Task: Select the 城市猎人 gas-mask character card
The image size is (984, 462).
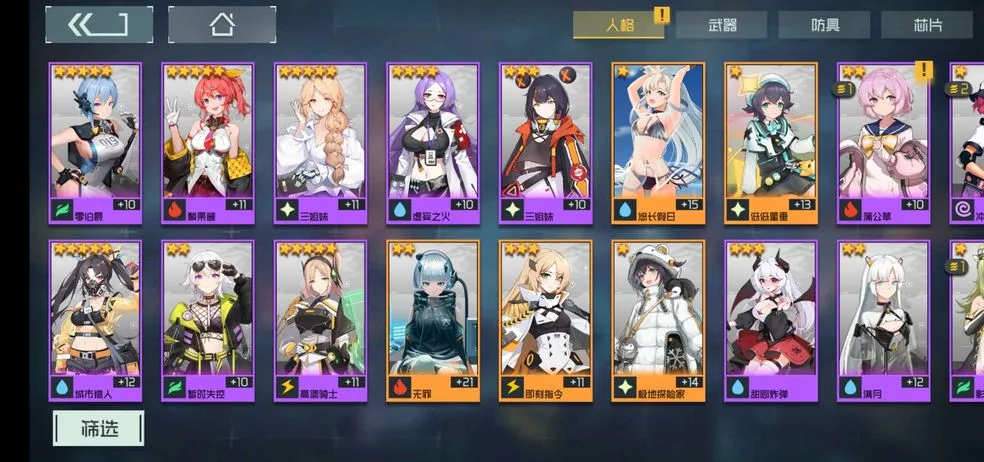Action: click(x=95, y=320)
